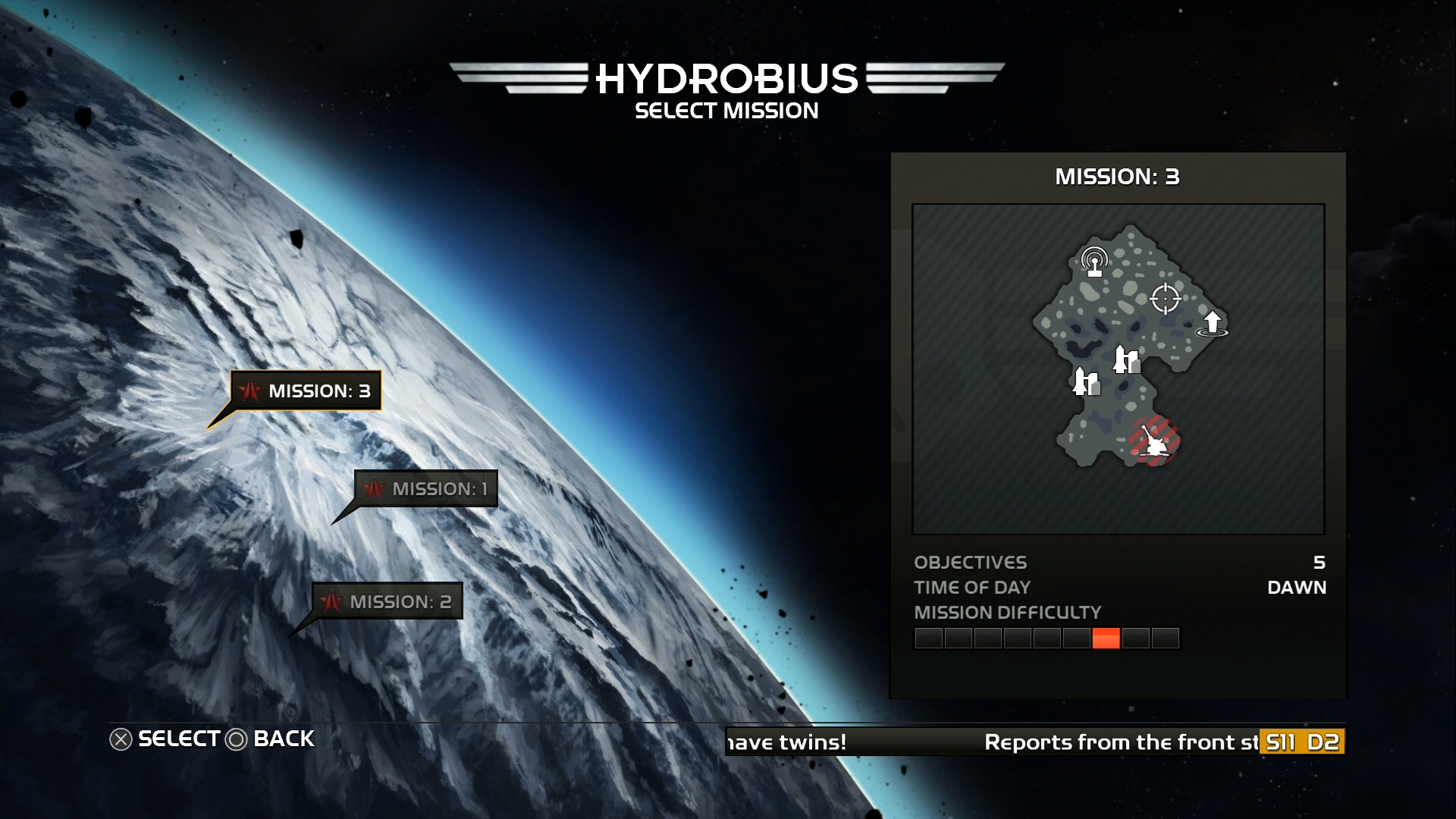Image resolution: width=1456 pixels, height=819 pixels.
Task: Click the red-striped artillery objective marker
Action: coord(1153,441)
